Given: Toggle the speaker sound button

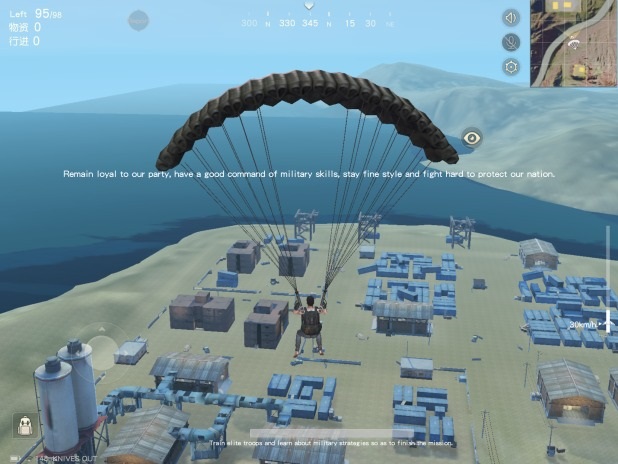Looking at the screenshot, I should pyautogui.click(x=511, y=17).
